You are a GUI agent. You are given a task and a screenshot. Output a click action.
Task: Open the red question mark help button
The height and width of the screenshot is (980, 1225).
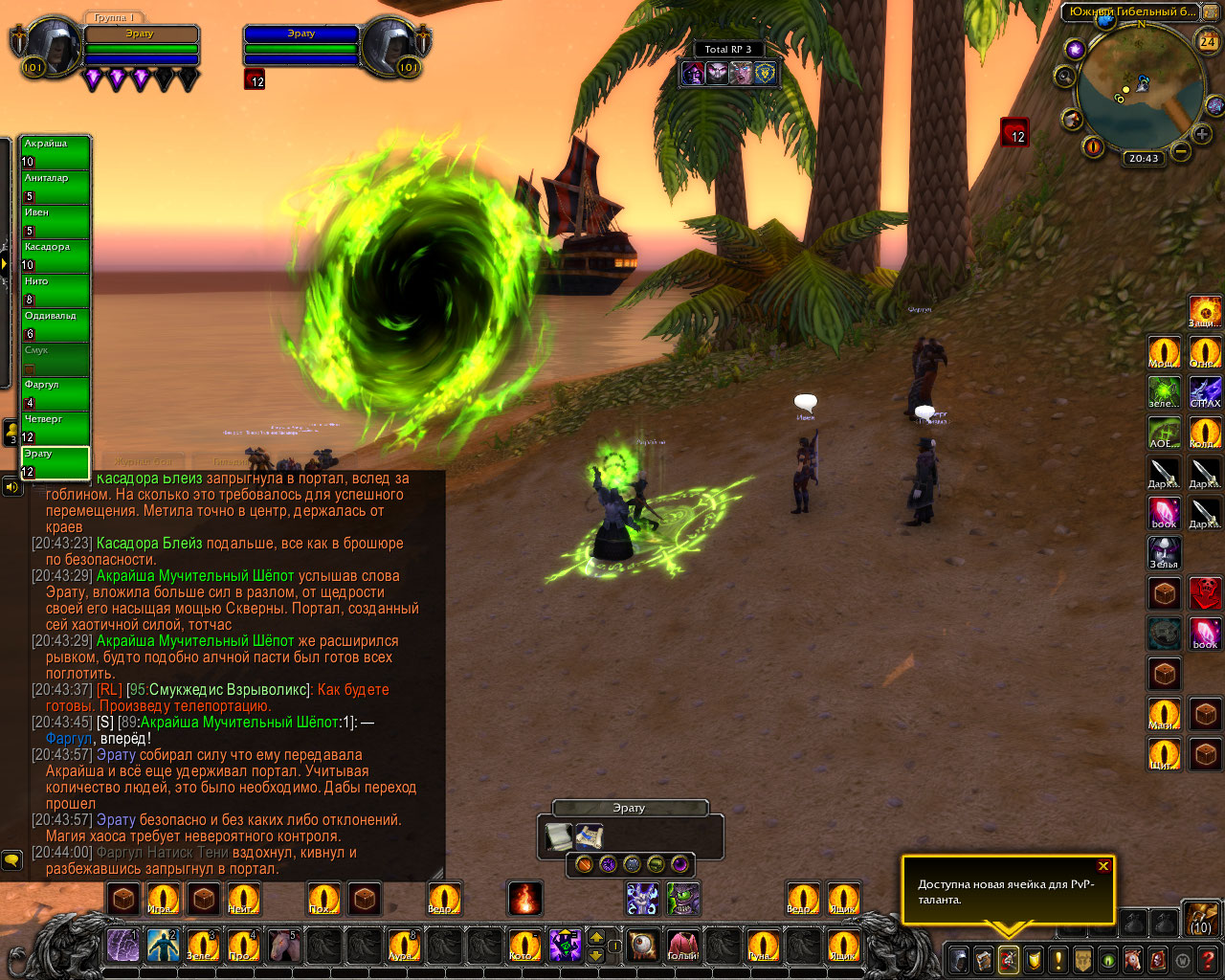[1208, 959]
